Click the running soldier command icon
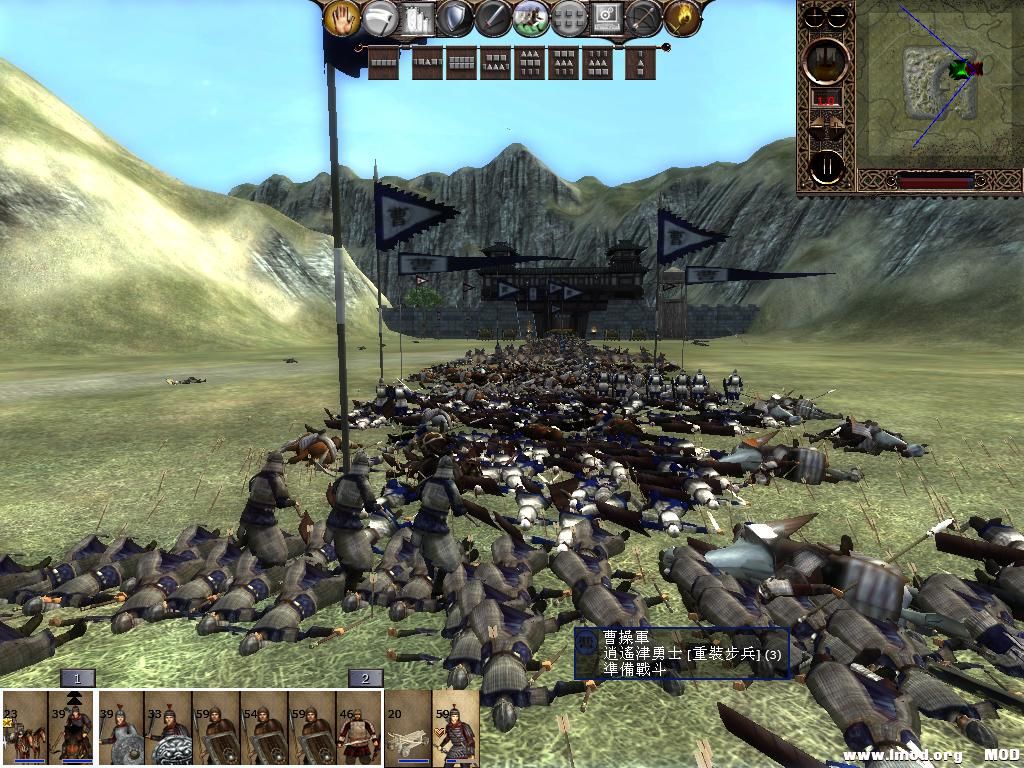1024x768 pixels. click(x=531, y=17)
